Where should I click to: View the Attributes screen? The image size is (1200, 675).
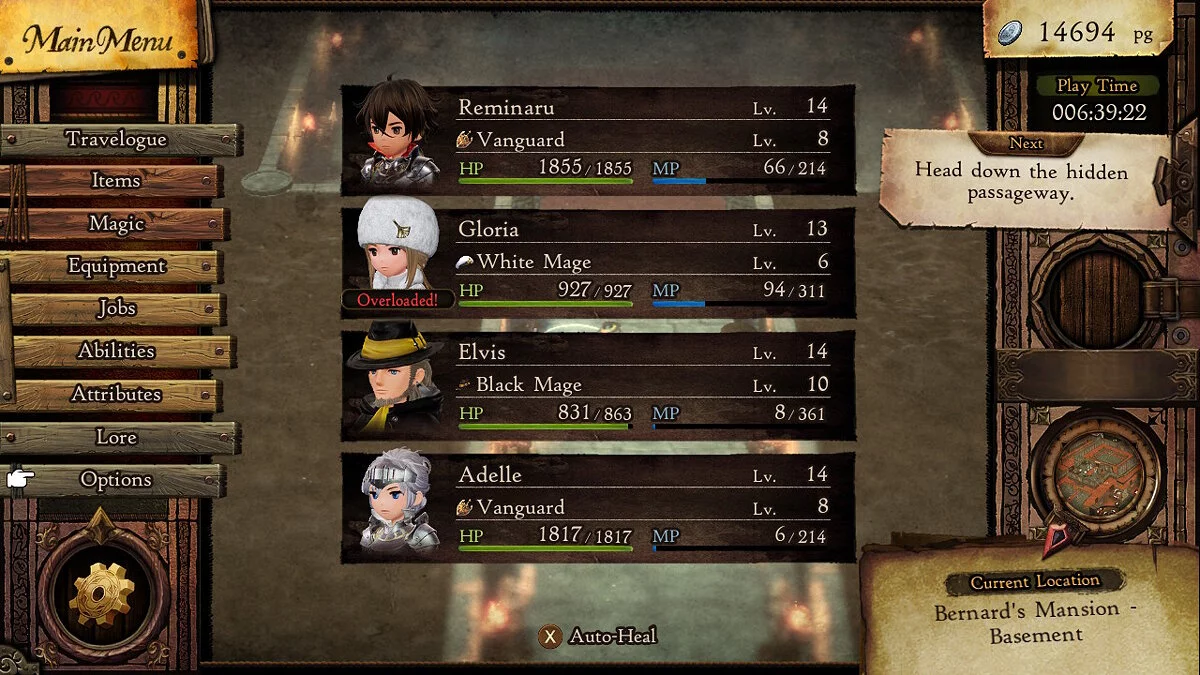coord(116,394)
